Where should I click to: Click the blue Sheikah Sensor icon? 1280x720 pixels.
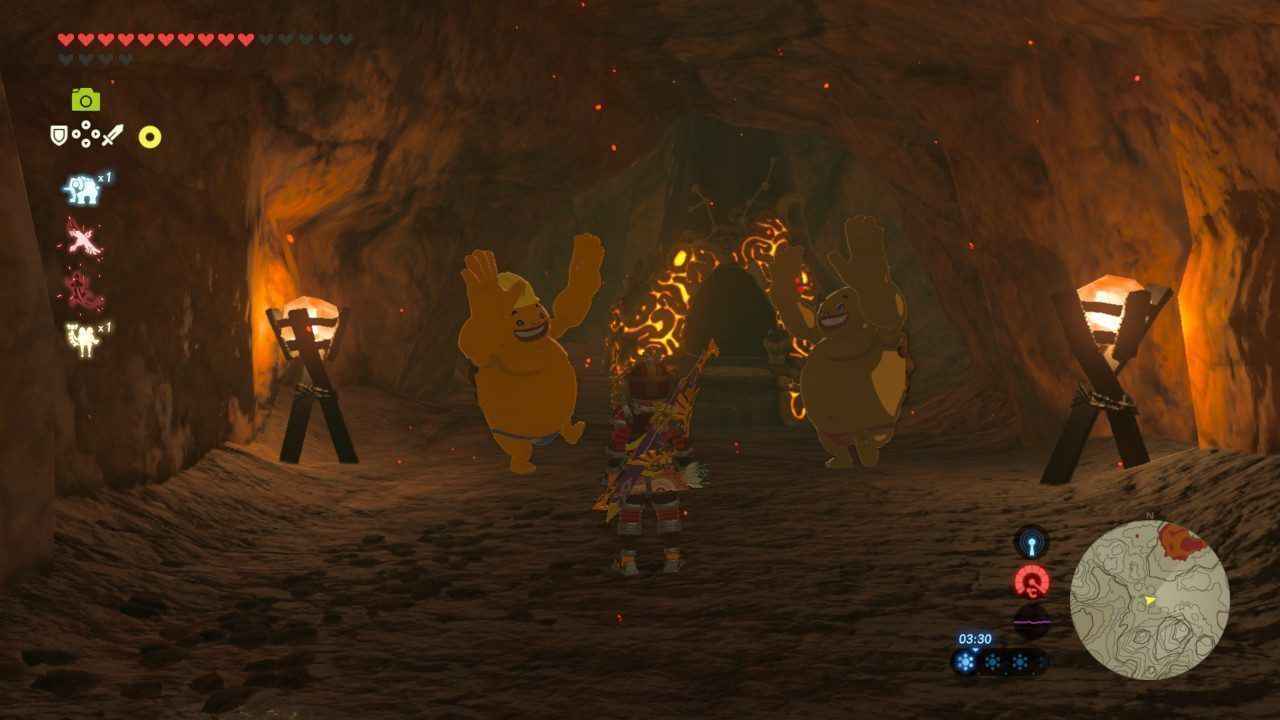point(1031,543)
